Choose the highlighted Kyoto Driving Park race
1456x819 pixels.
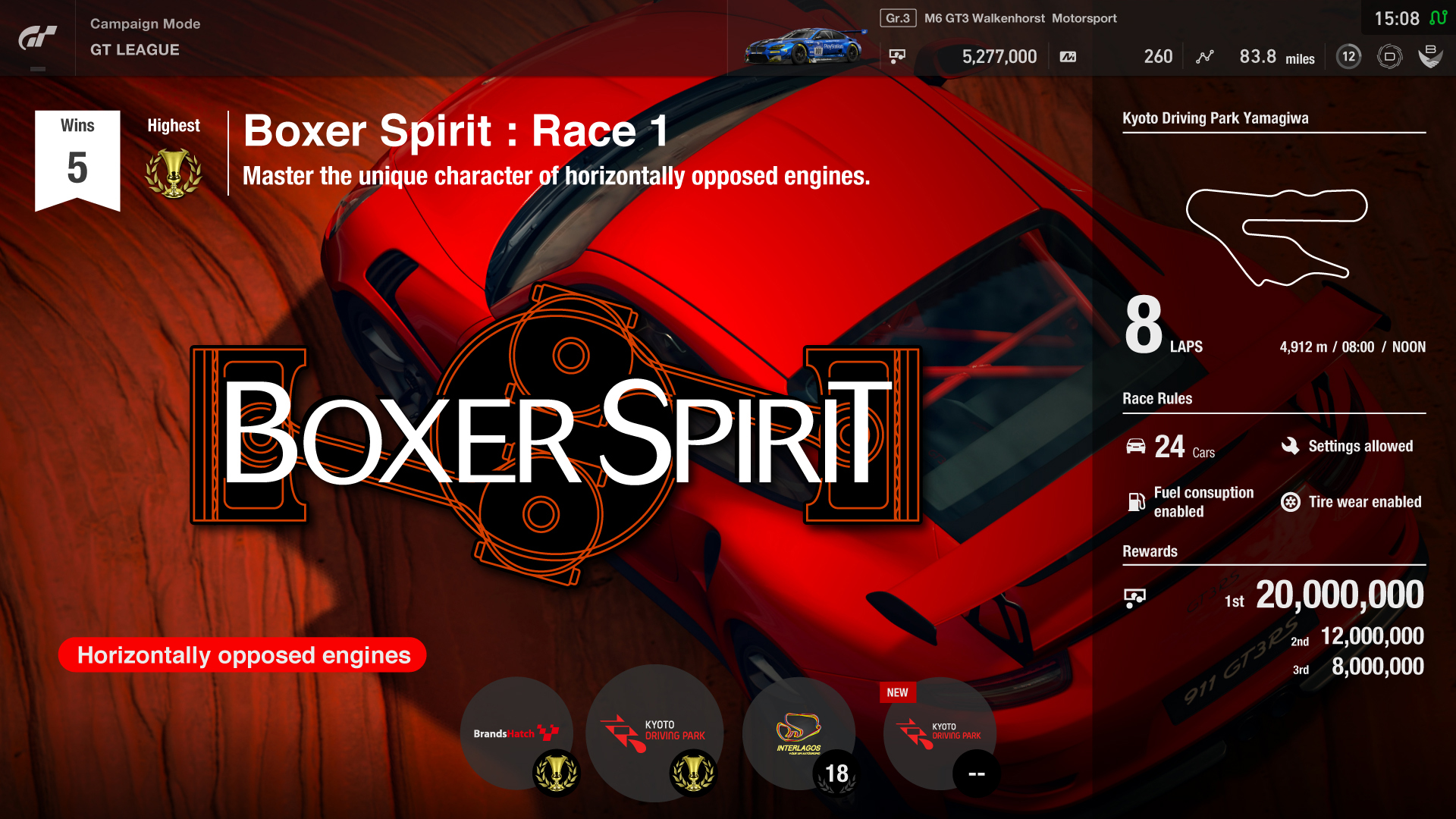coord(654,732)
